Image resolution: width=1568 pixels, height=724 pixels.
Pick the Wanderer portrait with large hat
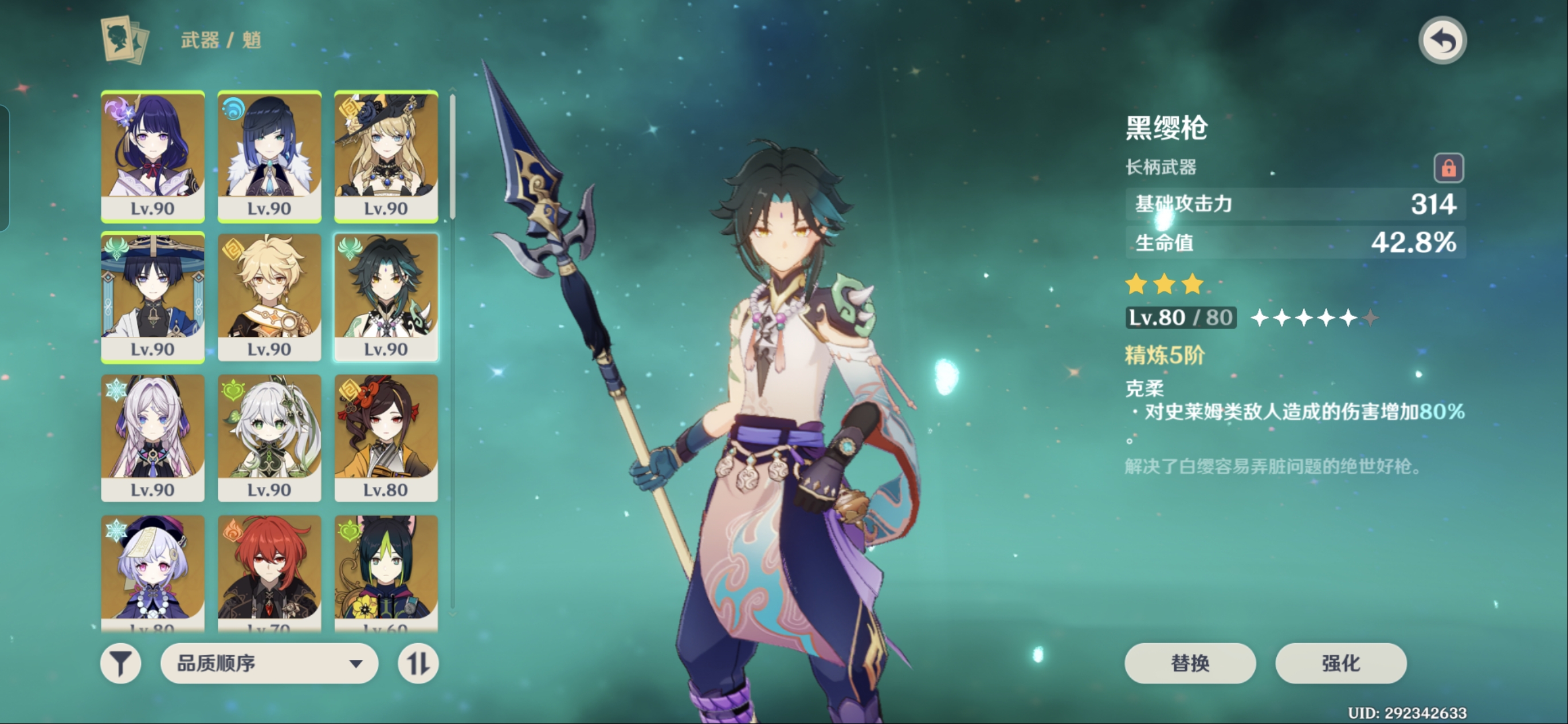[153, 297]
